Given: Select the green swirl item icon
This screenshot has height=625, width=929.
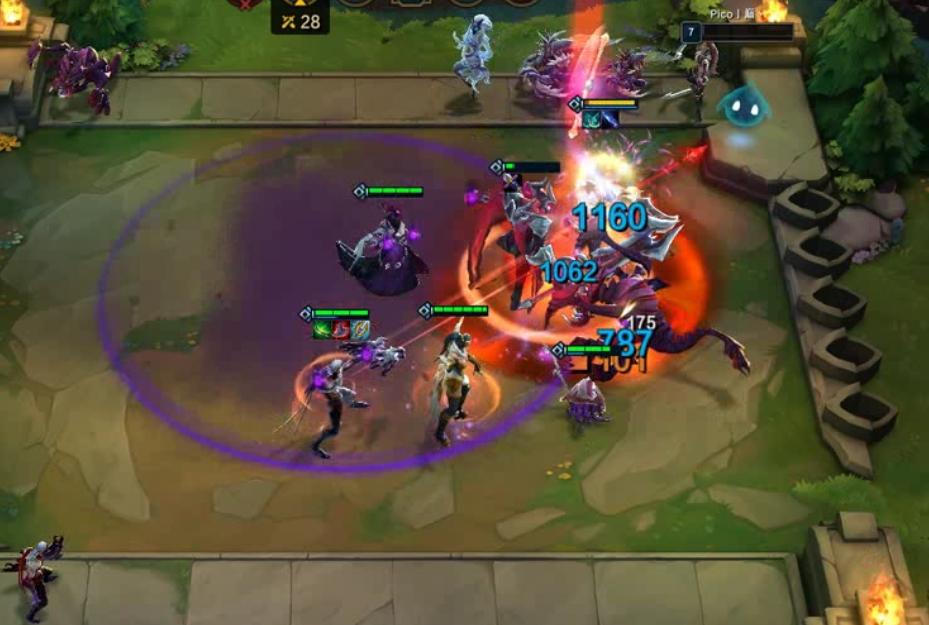Looking at the screenshot, I should (323, 329).
